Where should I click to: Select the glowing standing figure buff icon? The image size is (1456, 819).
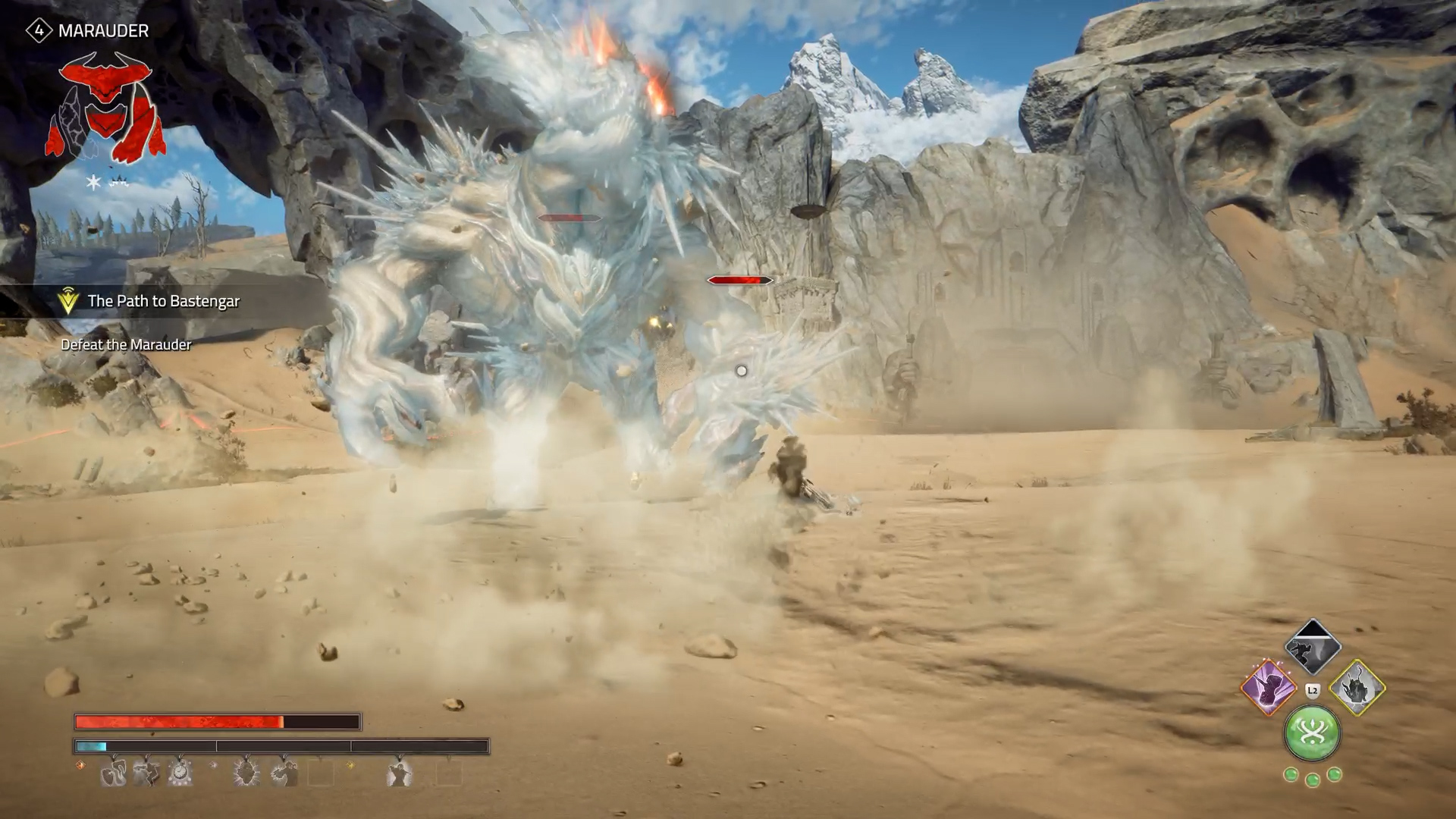[x=399, y=773]
